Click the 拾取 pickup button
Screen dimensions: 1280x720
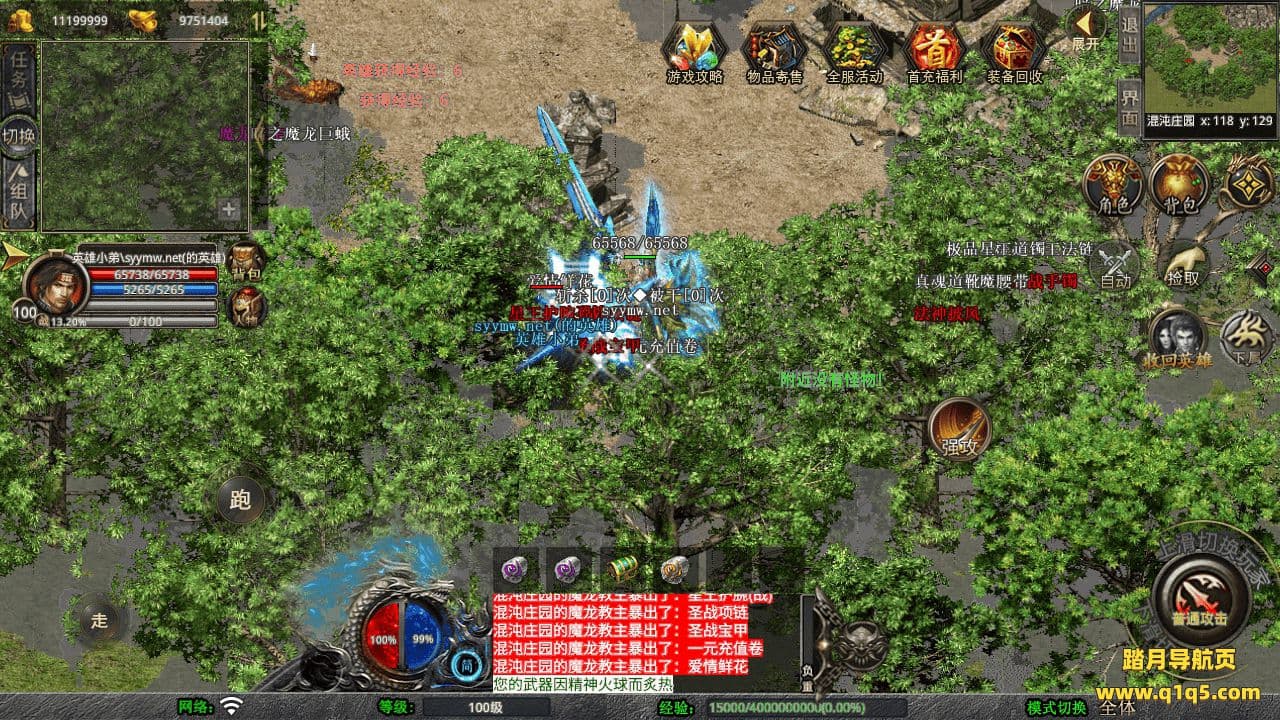pyautogui.click(x=1182, y=263)
